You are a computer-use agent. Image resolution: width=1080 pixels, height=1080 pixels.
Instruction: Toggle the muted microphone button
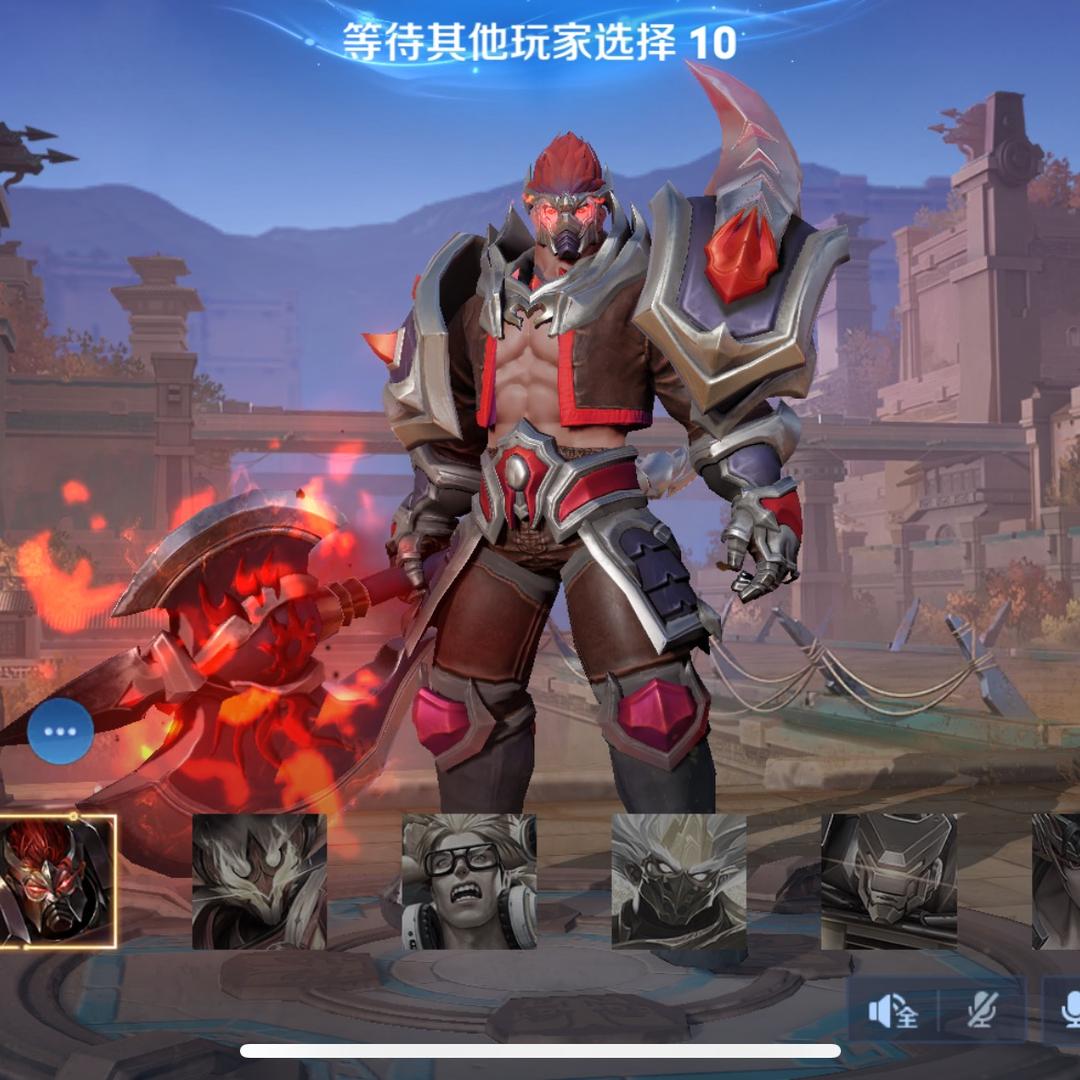point(982,1012)
